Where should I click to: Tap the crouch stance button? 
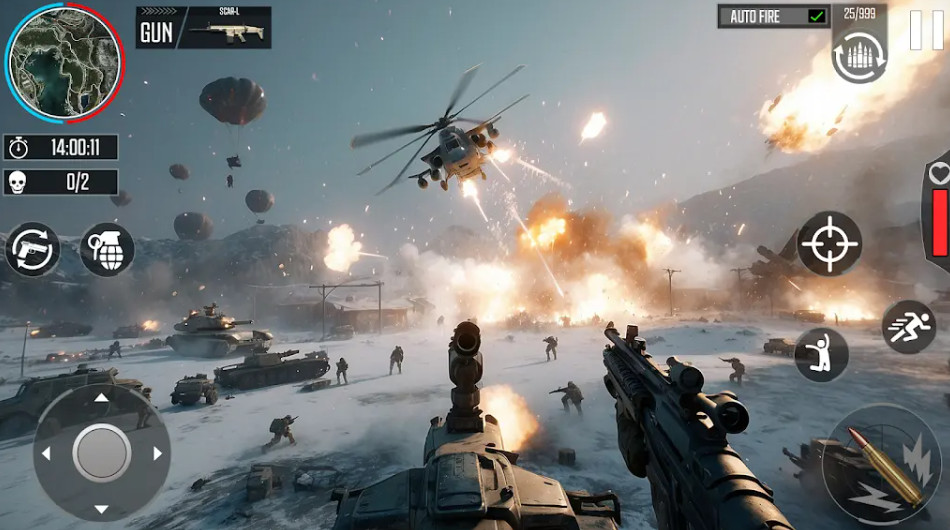[822, 354]
